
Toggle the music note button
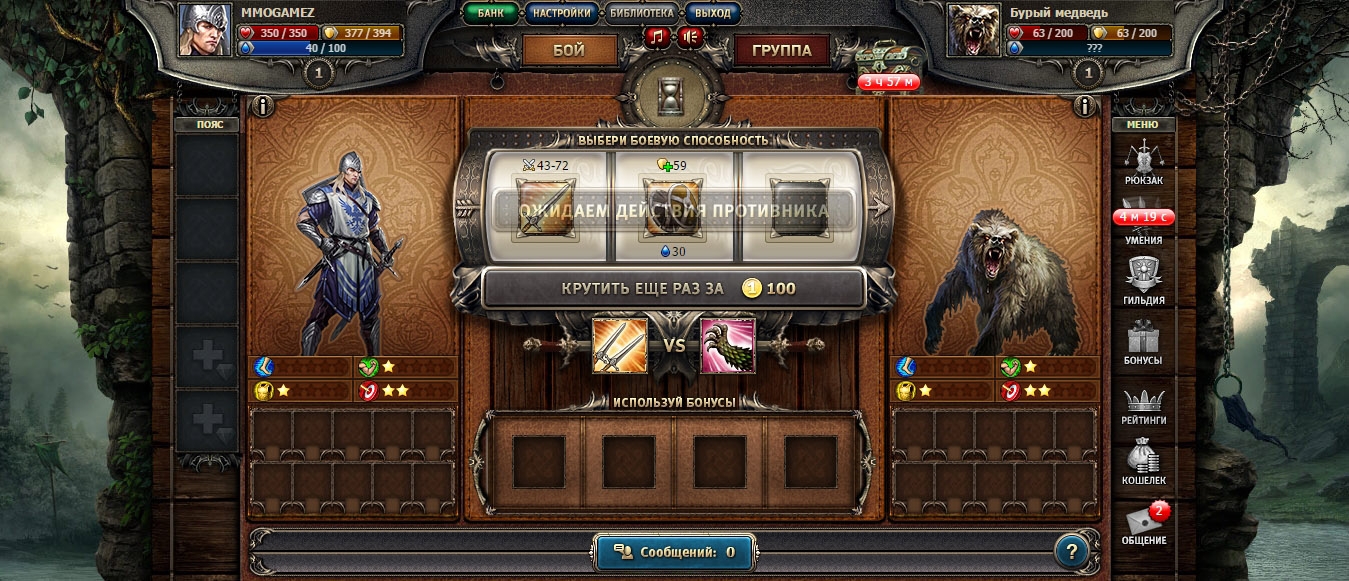pyautogui.click(x=656, y=37)
